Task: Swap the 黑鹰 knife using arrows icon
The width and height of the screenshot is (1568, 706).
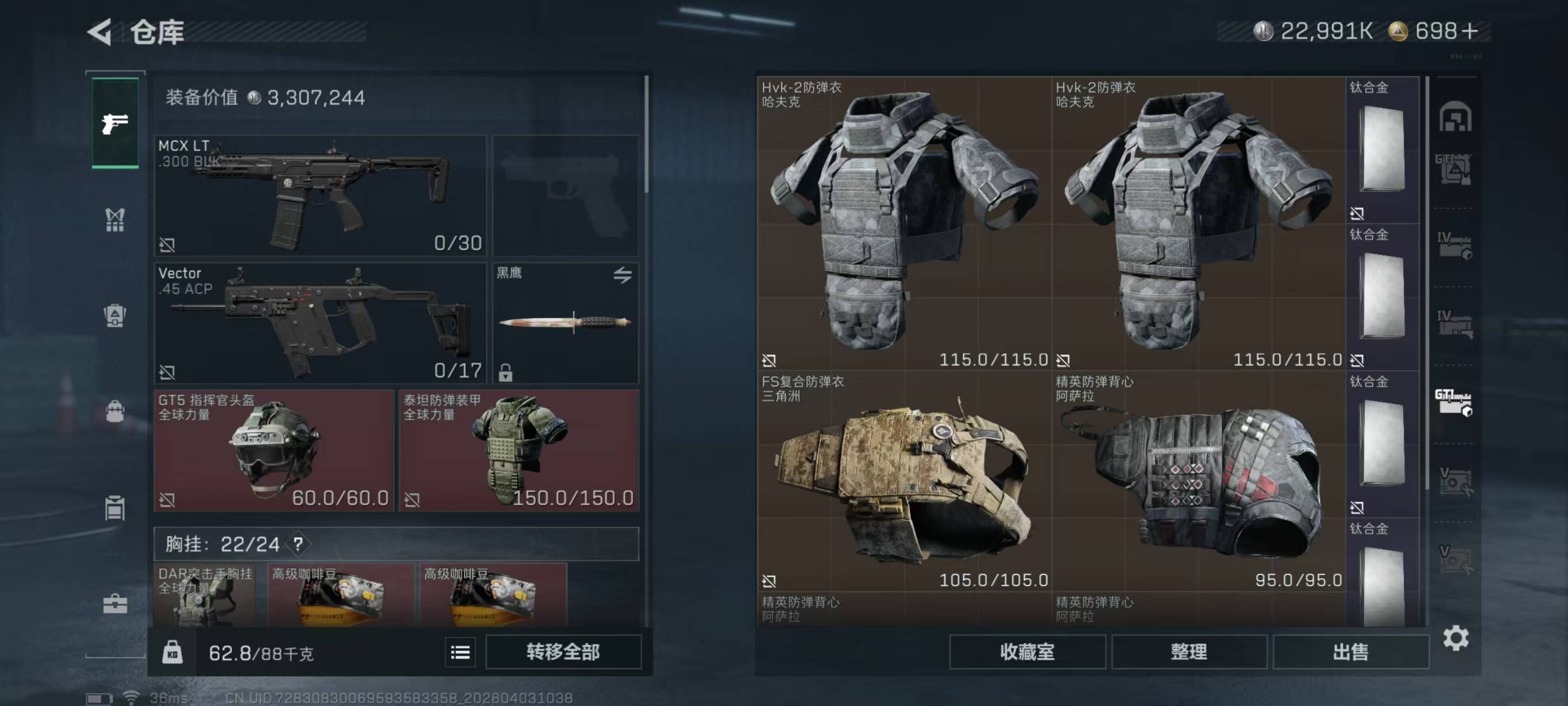Action: 622,275
